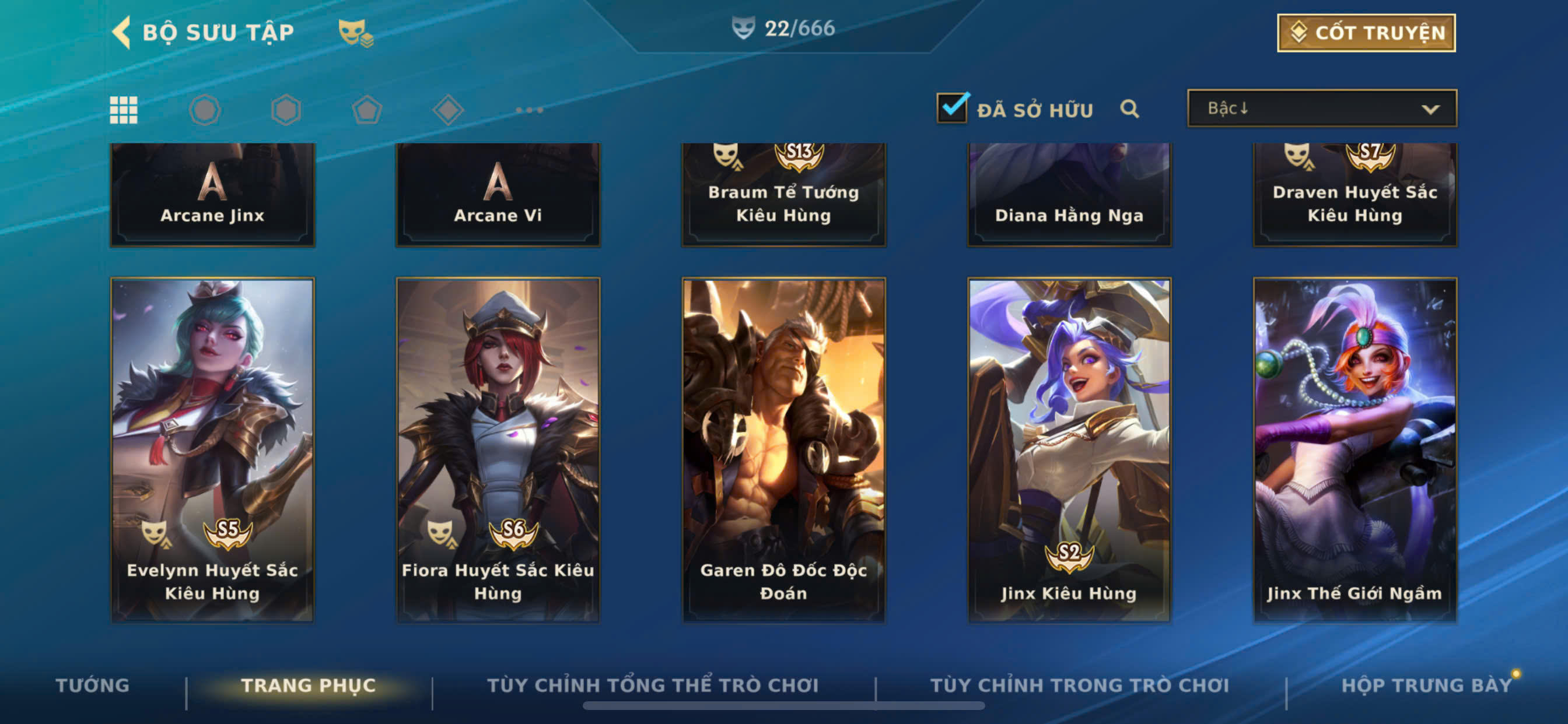Select the Arcane Vi skin card
This screenshot has height=724, width=1568.
498,195
